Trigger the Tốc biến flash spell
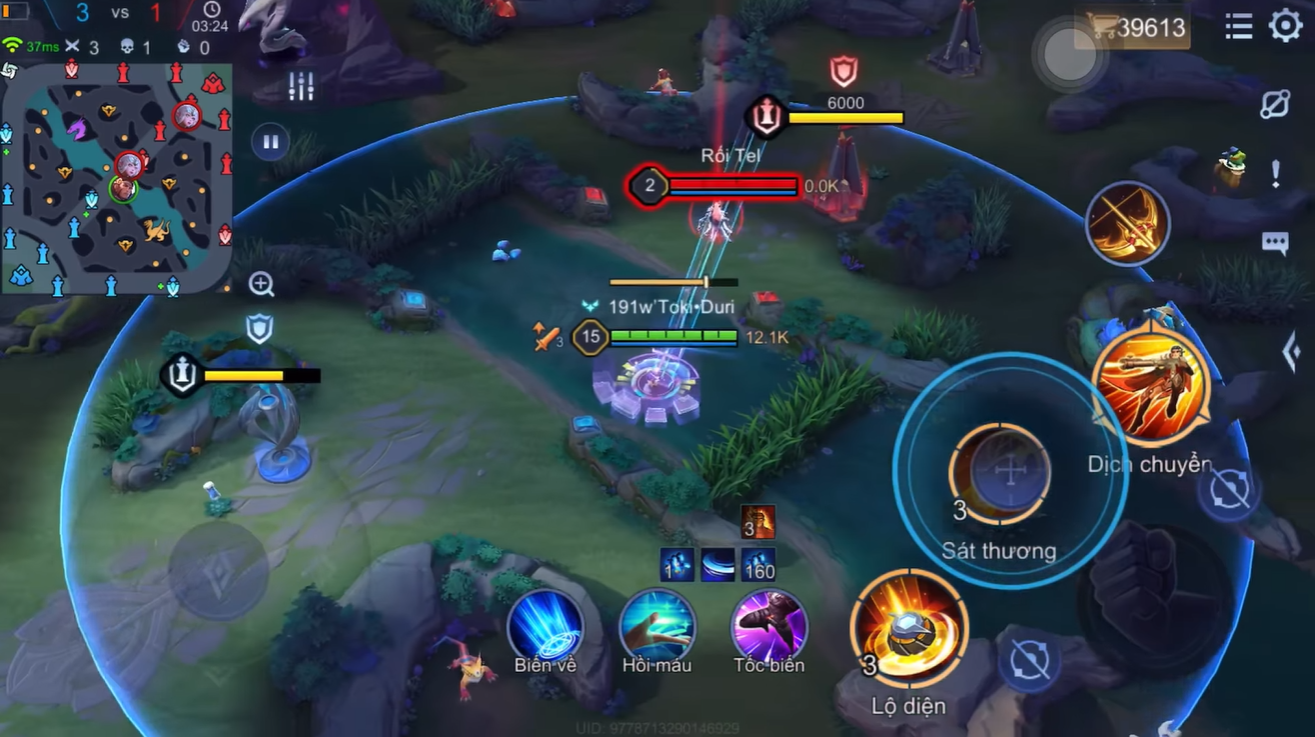 [769, 626]
